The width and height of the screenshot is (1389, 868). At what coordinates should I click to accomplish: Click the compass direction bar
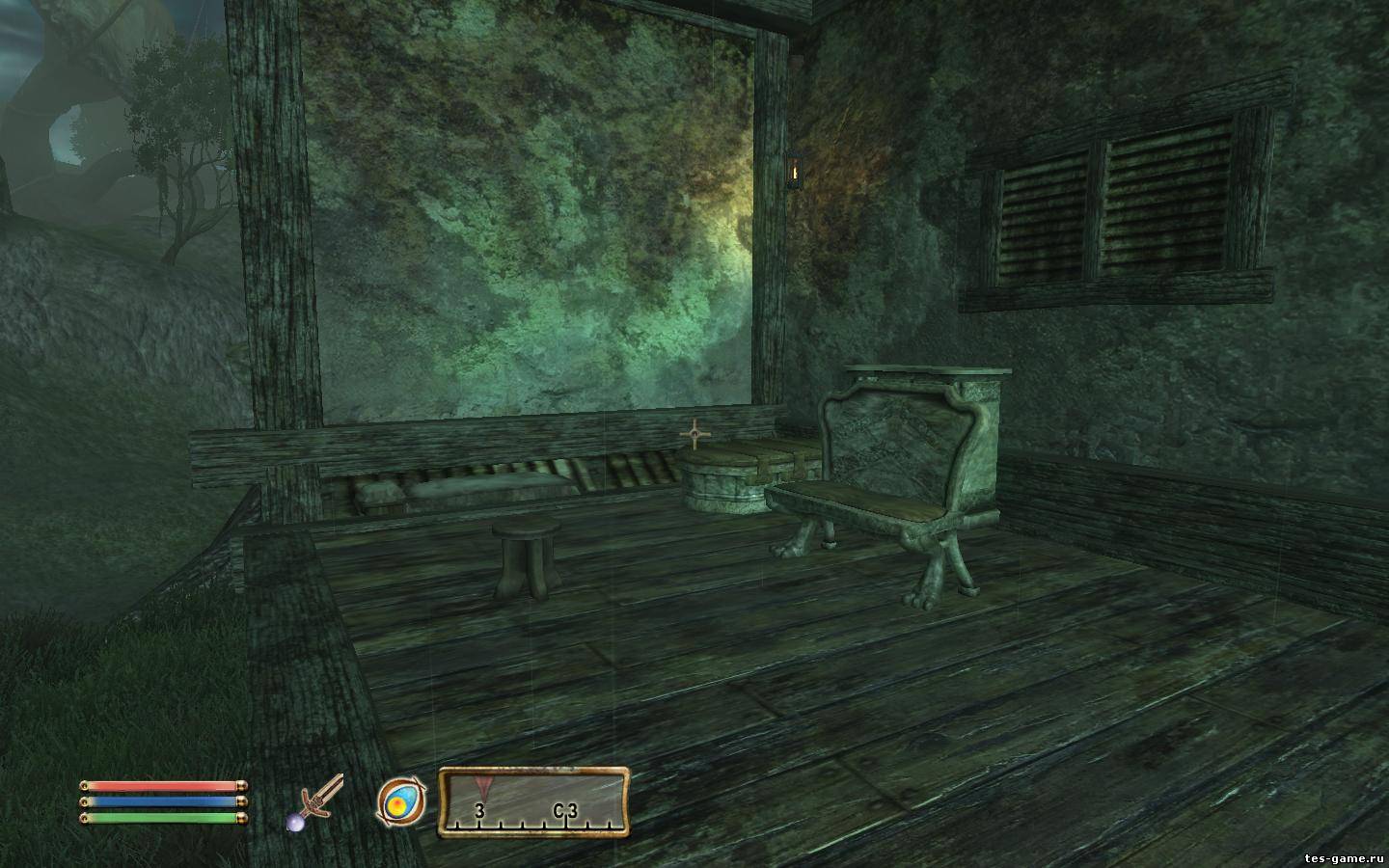(533, 801)
